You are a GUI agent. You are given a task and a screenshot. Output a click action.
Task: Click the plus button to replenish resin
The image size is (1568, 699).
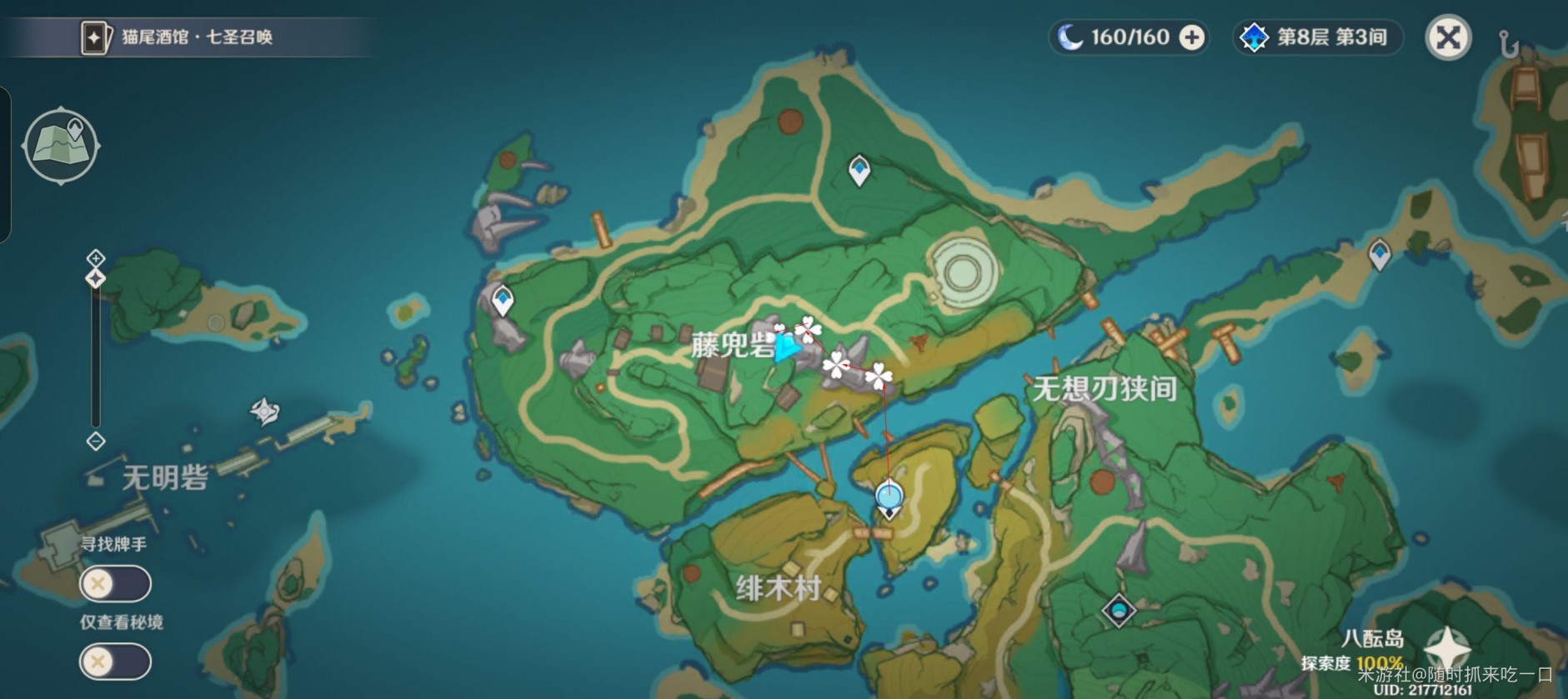(1190, 37)
